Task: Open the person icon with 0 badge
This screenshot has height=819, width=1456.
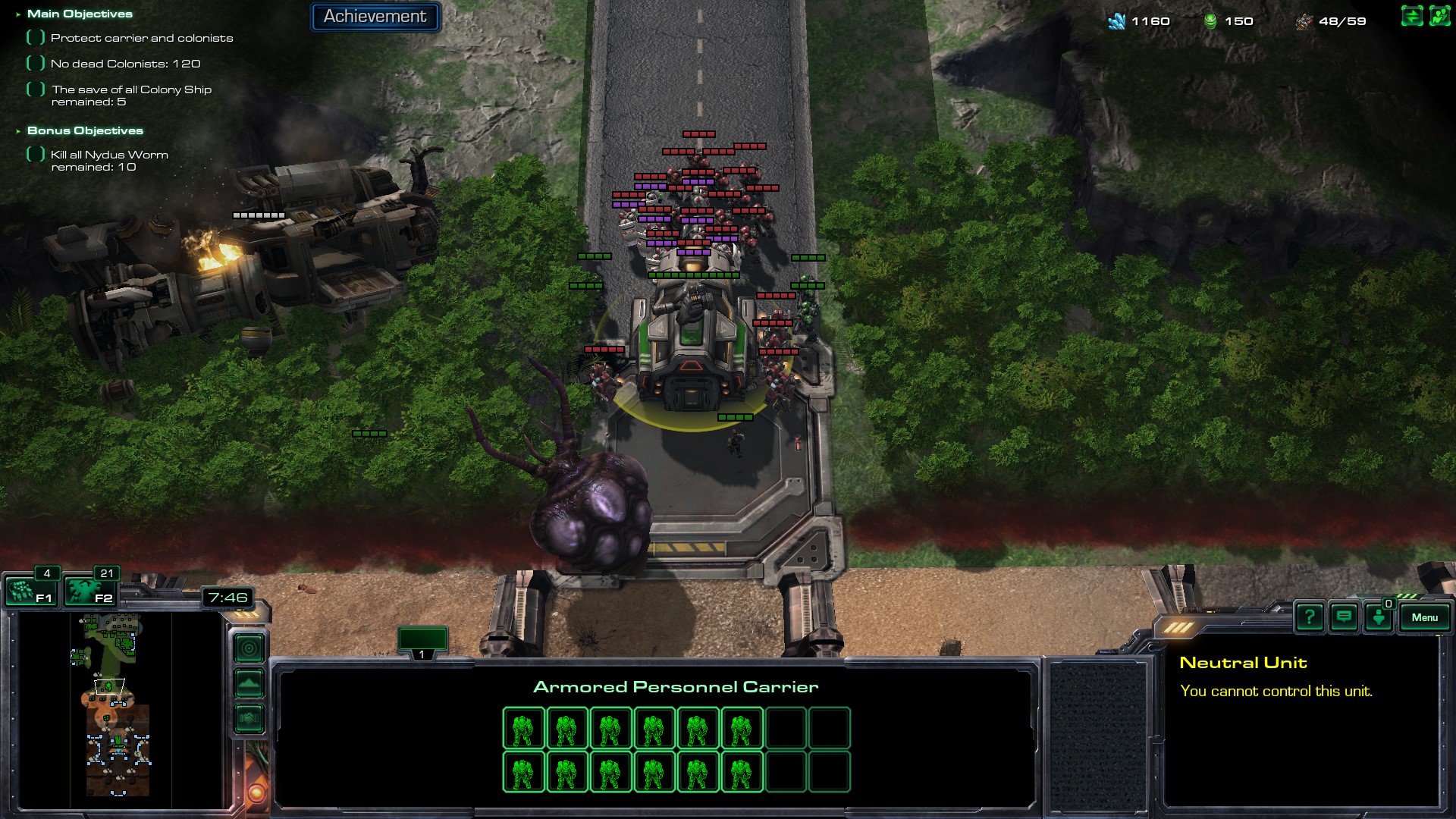Action: tap(1379, 617)
